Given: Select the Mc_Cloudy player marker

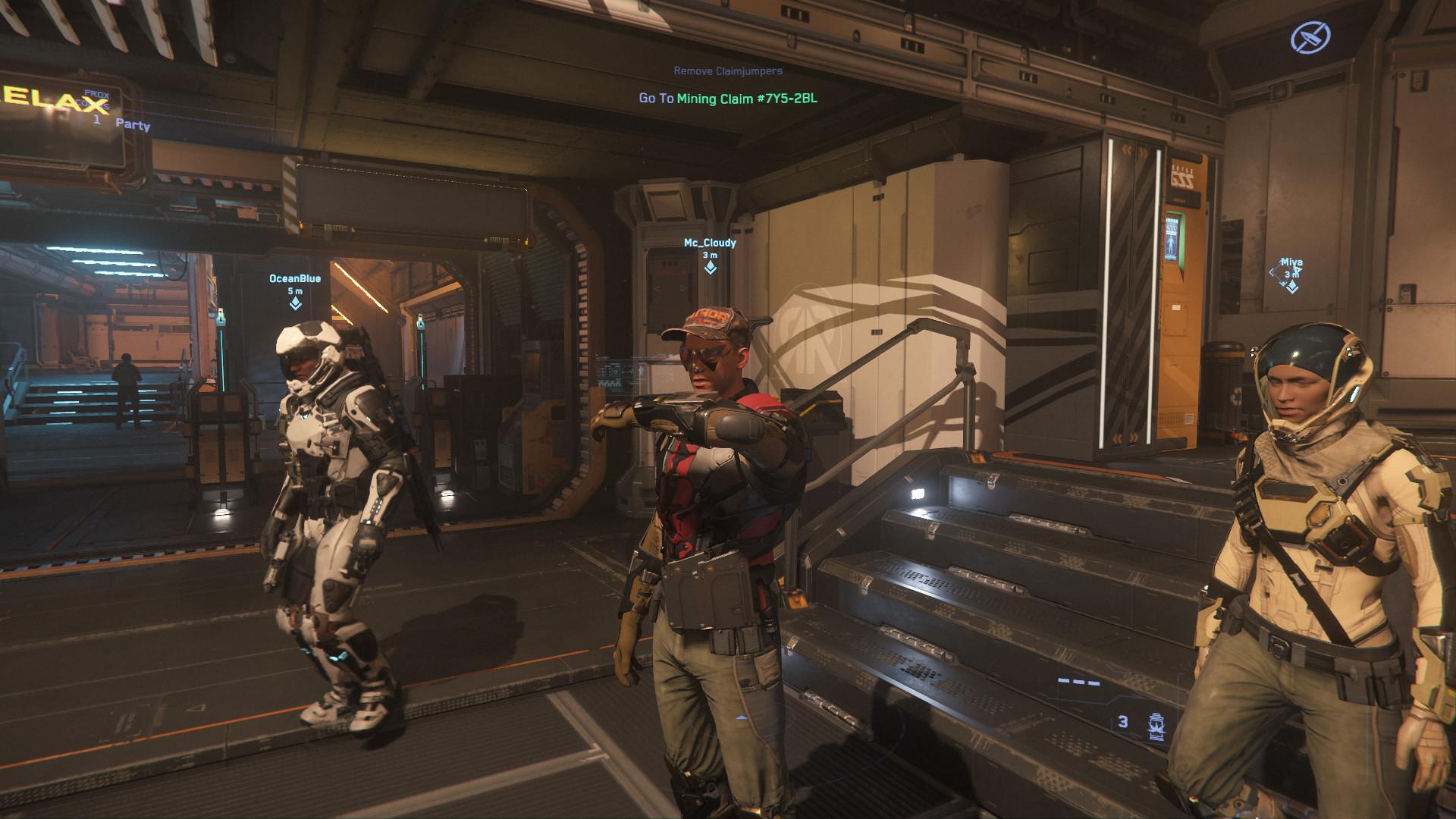Looking at the screenshot, I should (x=710, y=267).
